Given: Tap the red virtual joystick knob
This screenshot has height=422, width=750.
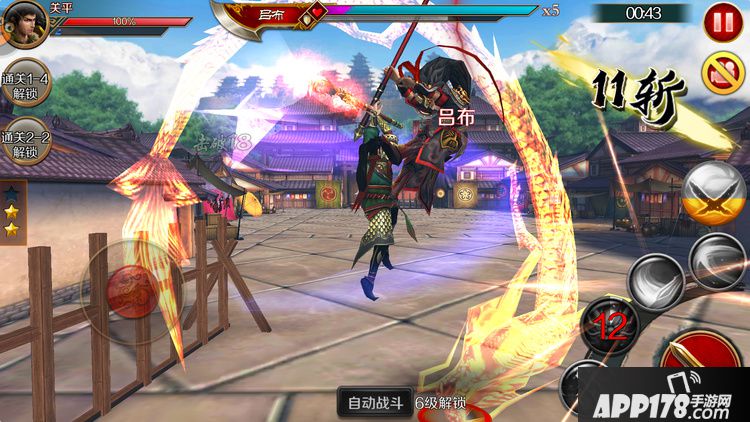Looking at the screenshot, I should (x=133, y=292).
